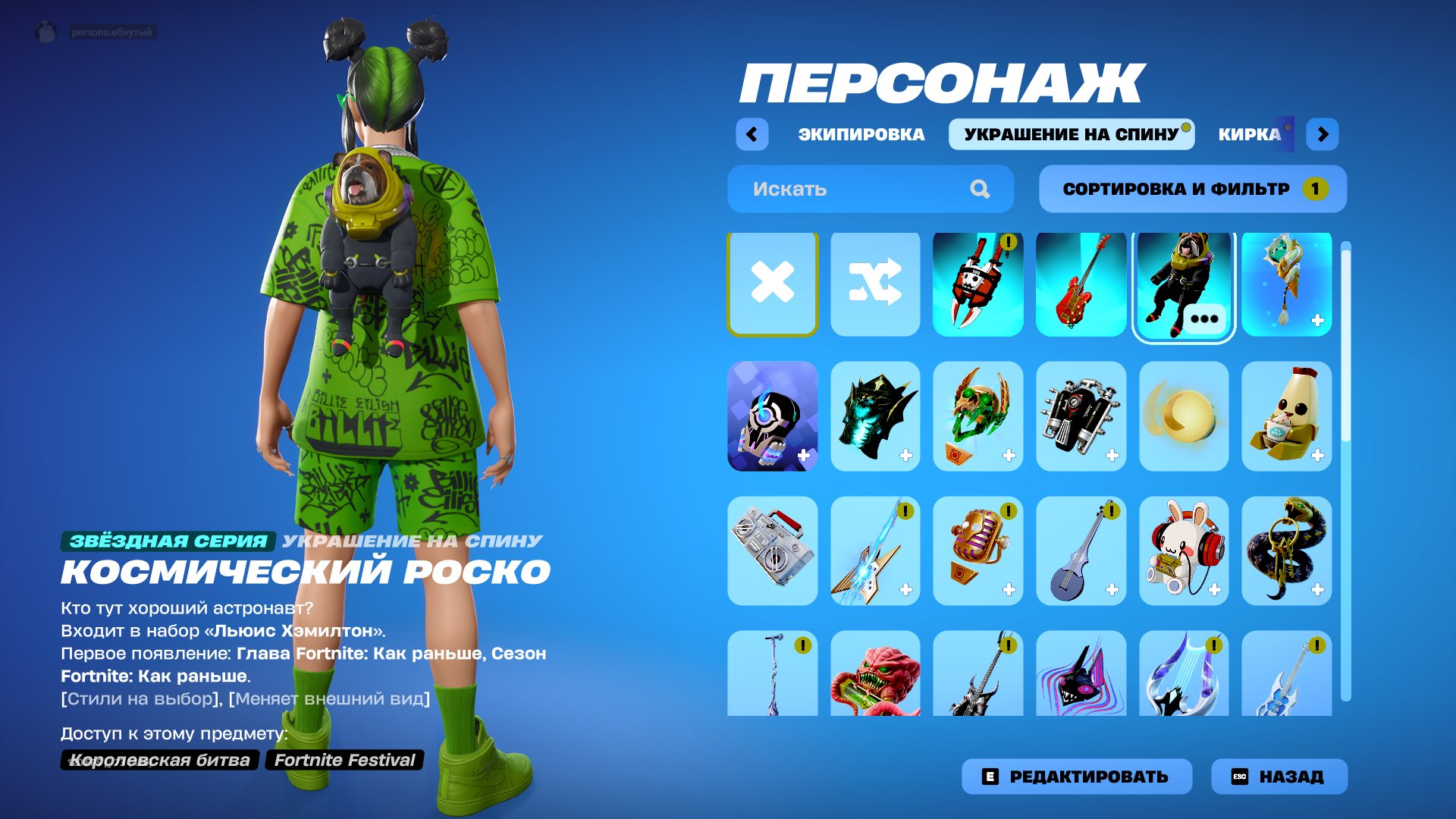Click the left arrow to browse previous category
This screenshot has height=819, width=1456.
coord(752,133)
